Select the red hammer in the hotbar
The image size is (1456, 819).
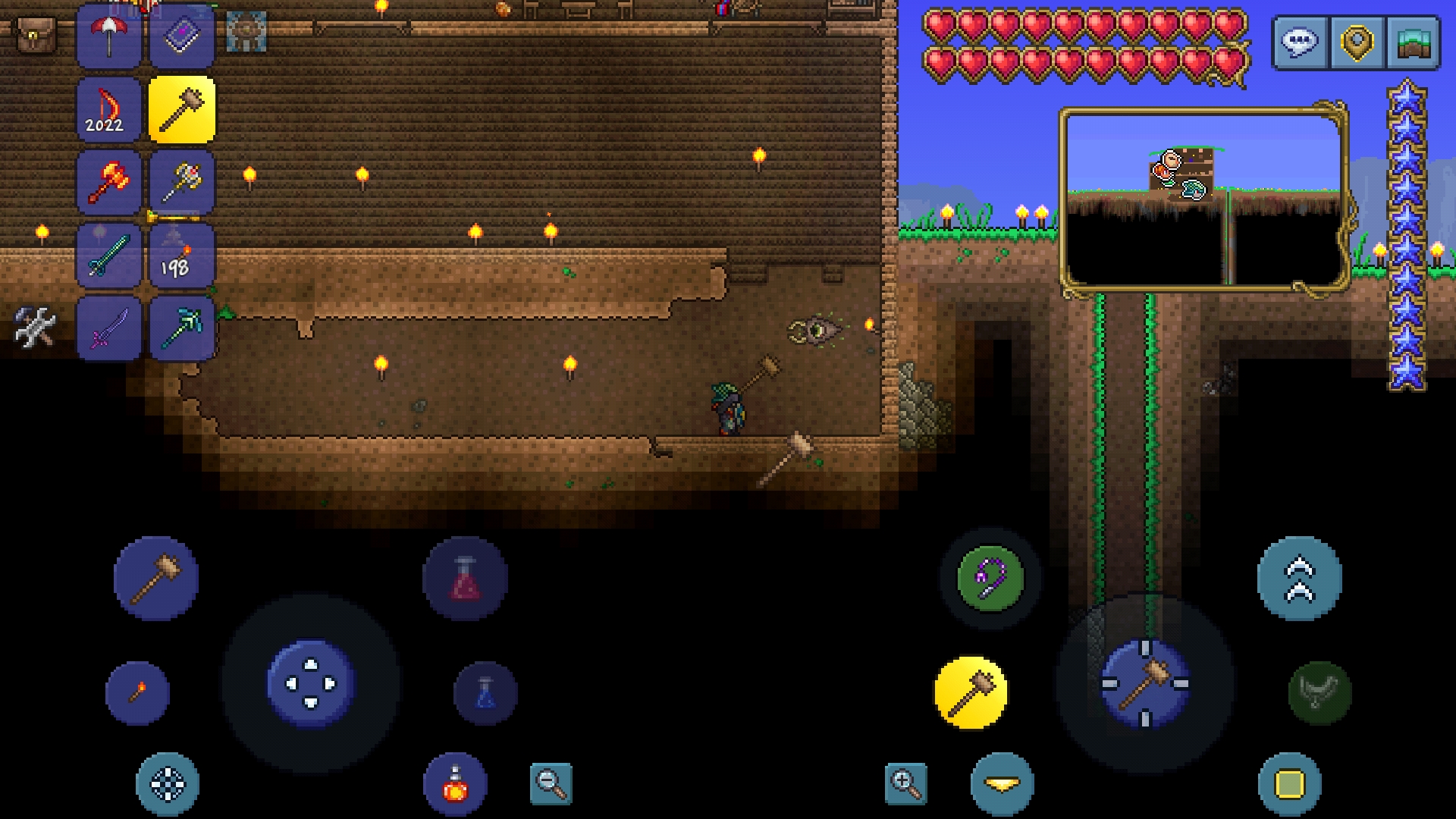pos(108,182)
